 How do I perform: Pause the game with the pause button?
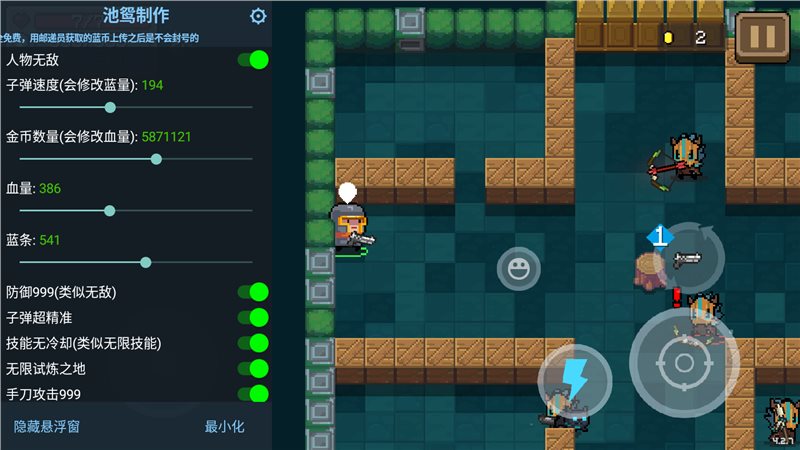762,37
